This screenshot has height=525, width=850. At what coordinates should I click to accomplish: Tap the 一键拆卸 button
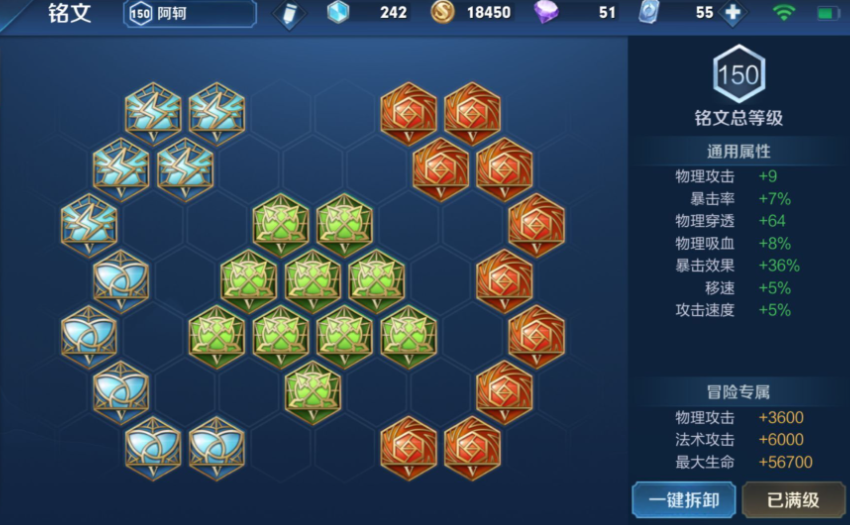684,499
